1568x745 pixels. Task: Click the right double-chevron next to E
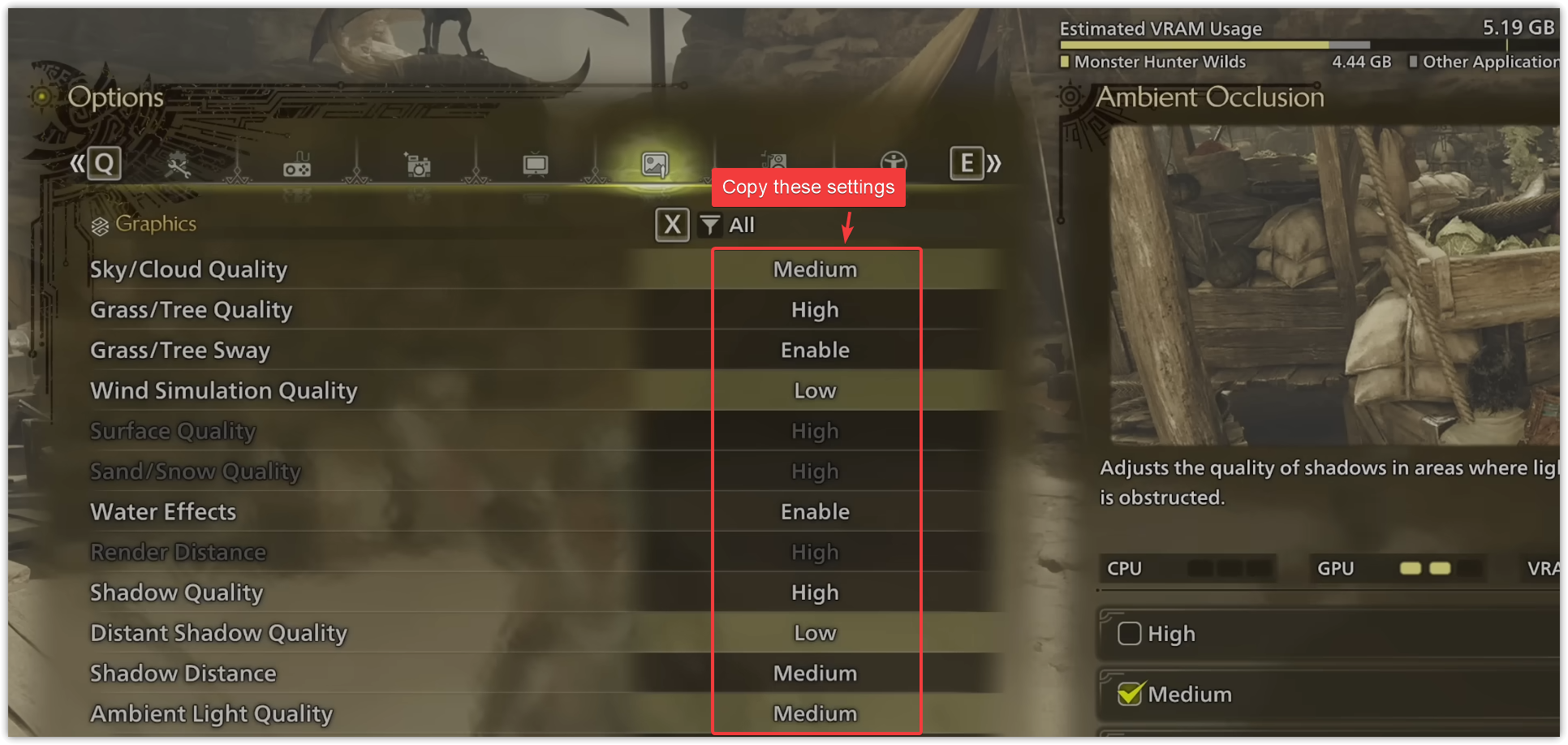pos(995,163)
